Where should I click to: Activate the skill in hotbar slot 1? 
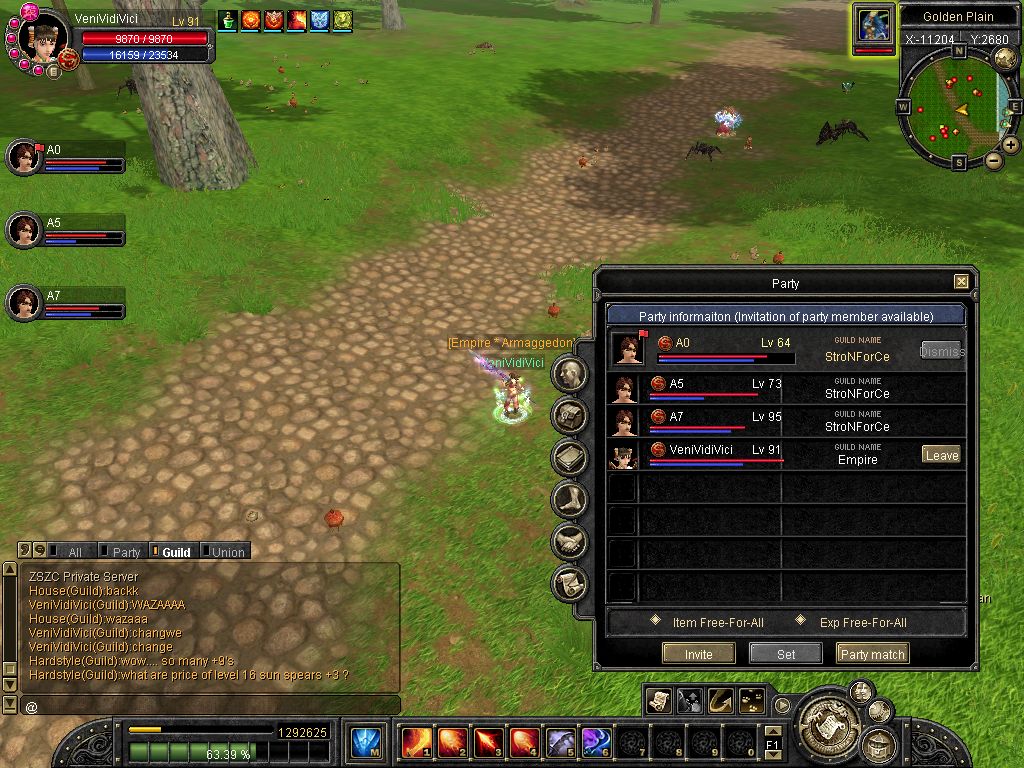416,743
